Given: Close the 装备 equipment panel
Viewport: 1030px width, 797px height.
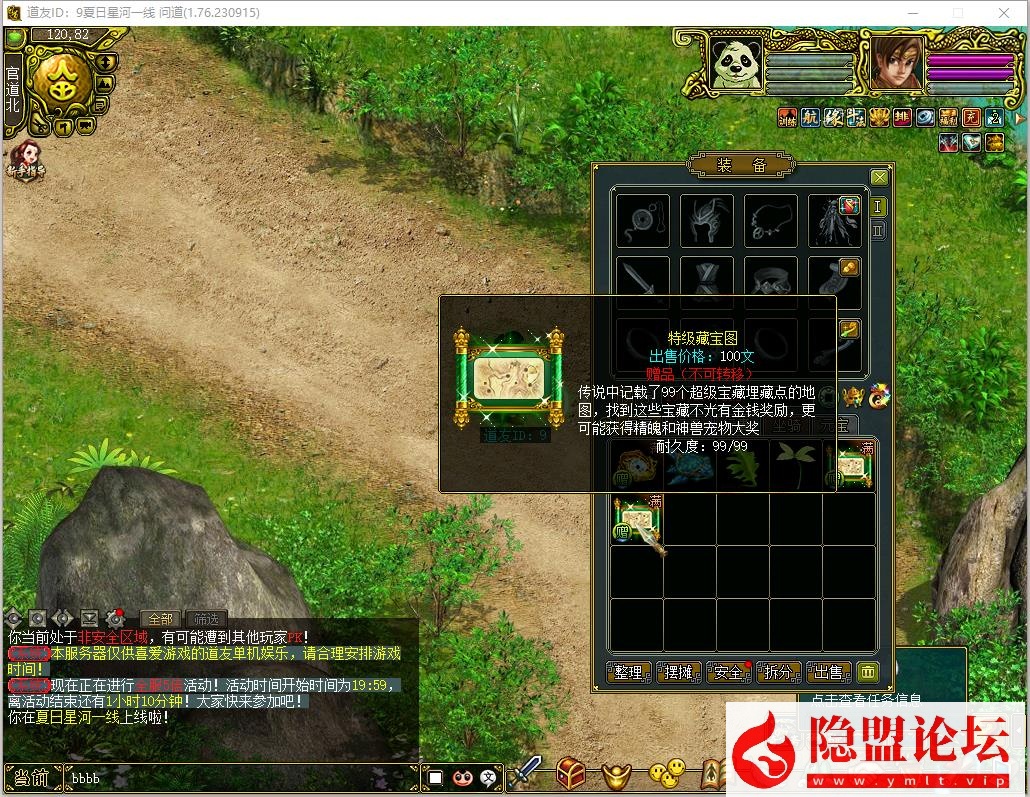Looking at the screenshot, I should point(879,177).
